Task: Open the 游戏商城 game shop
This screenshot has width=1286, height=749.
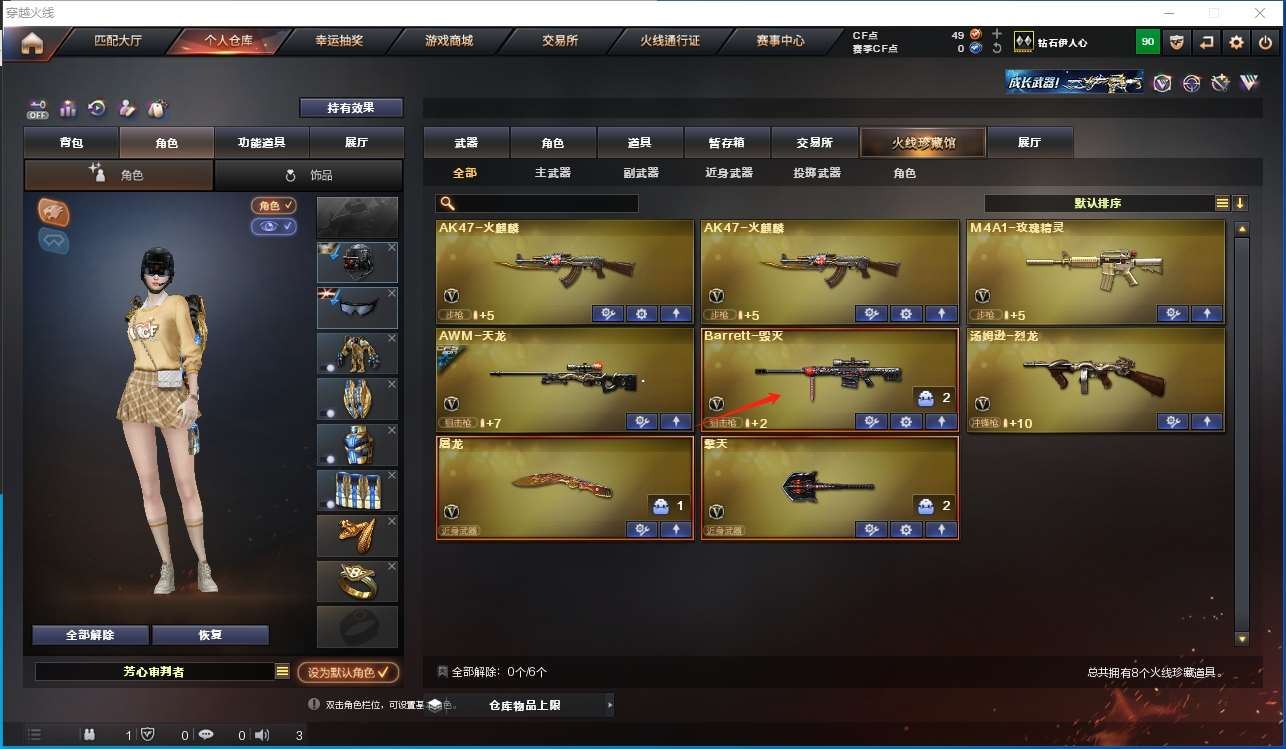Action: [449, 42]
